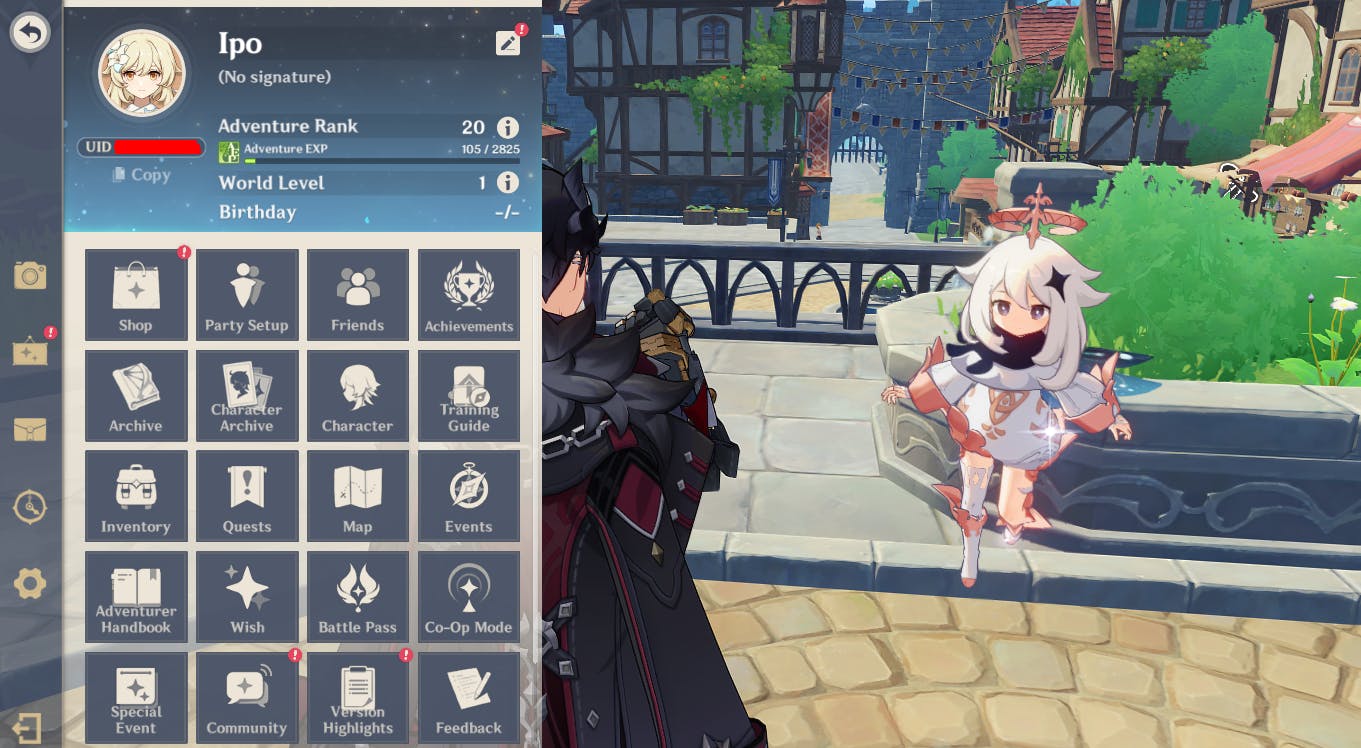
Task: Open the Quests menu
Action: point(247,496)
